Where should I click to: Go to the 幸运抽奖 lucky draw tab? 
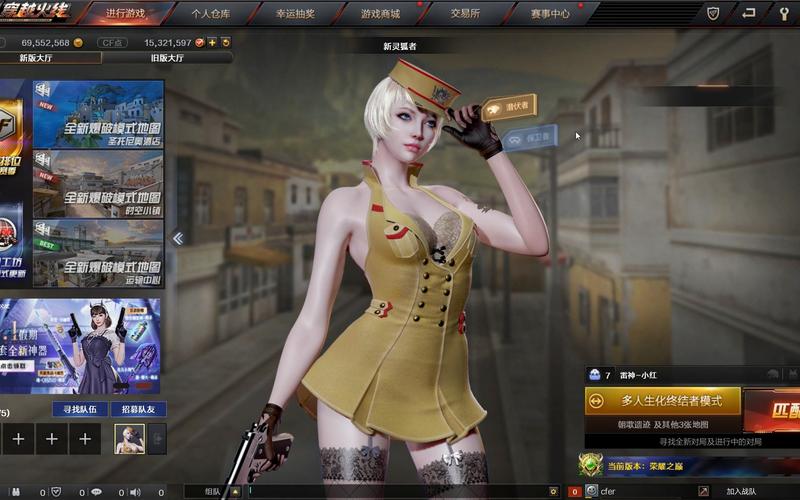tap(295, 14)
